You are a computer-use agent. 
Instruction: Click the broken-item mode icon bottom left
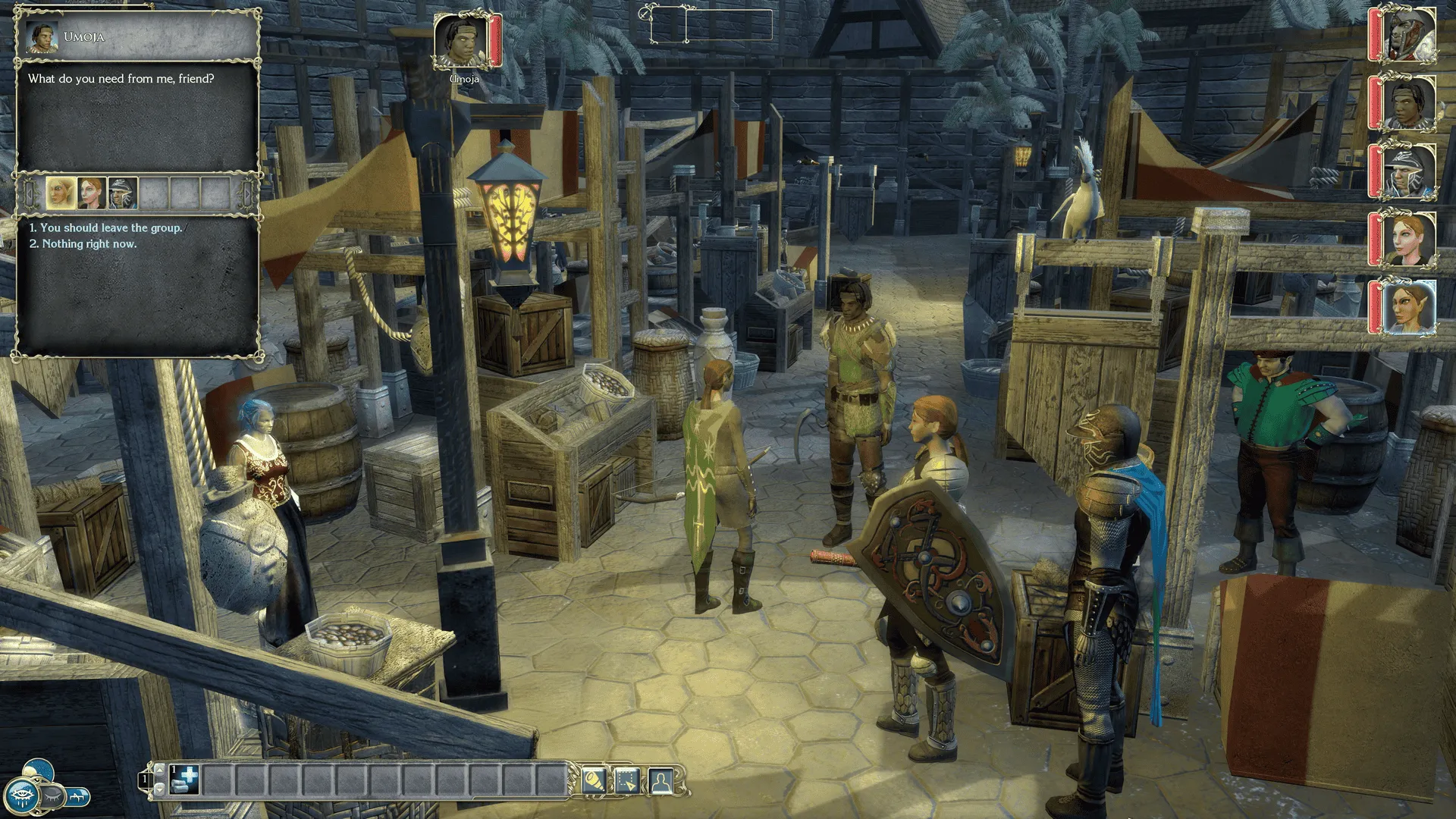pos(77,796)
